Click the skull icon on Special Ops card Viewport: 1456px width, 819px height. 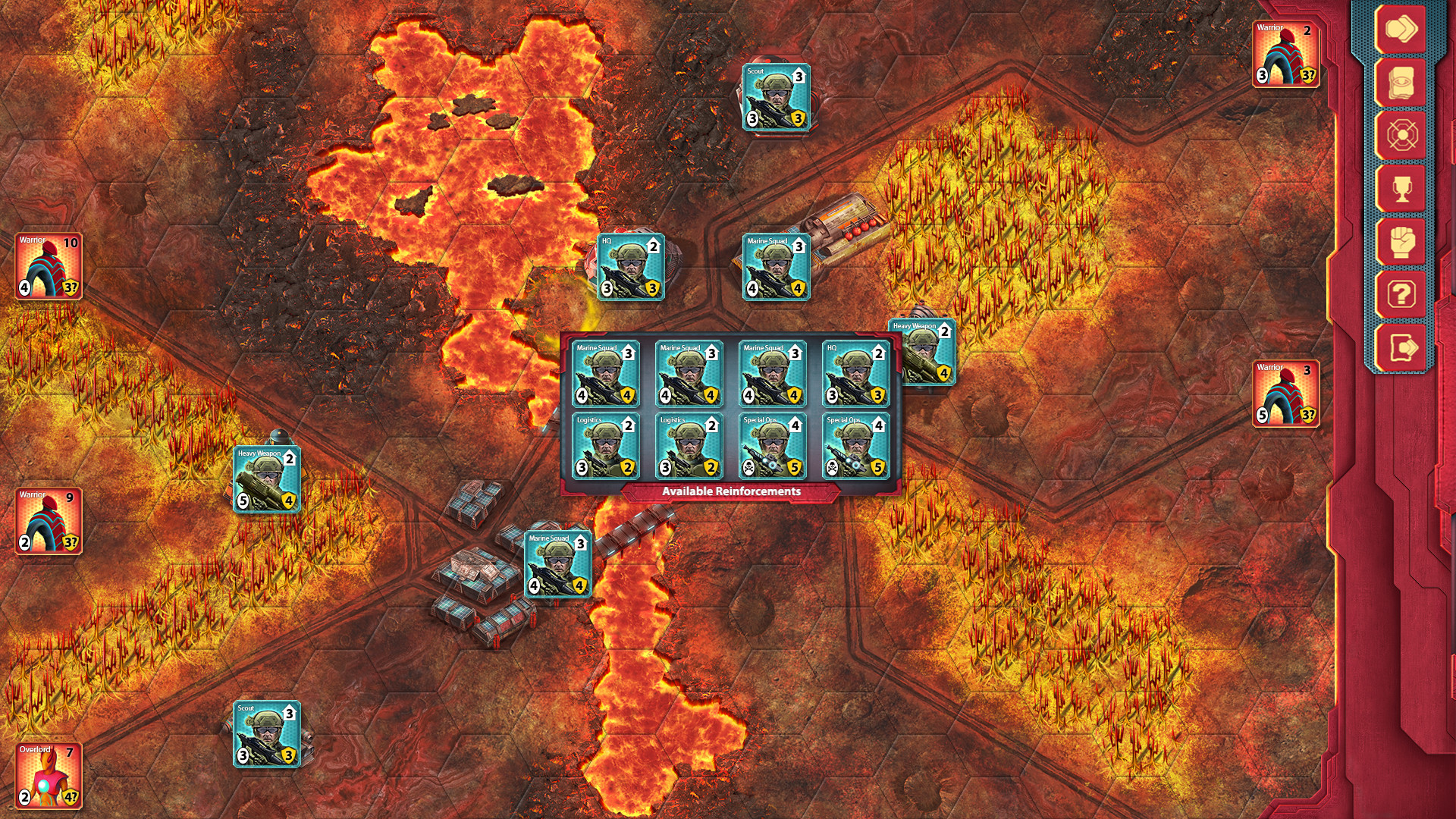click(x=749, y=468)
